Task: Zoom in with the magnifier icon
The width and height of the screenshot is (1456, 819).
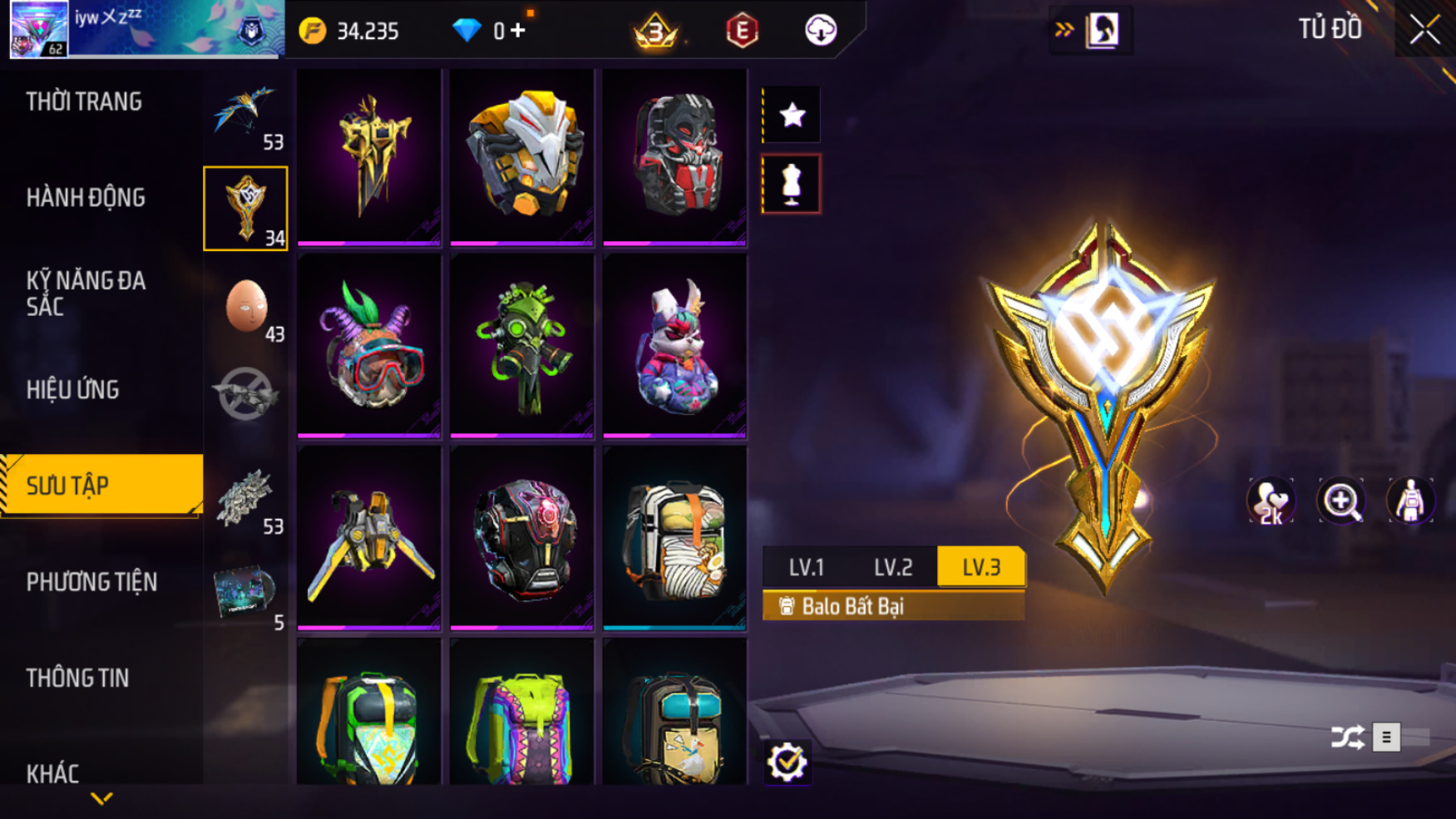Action: tap(1340, 501)
